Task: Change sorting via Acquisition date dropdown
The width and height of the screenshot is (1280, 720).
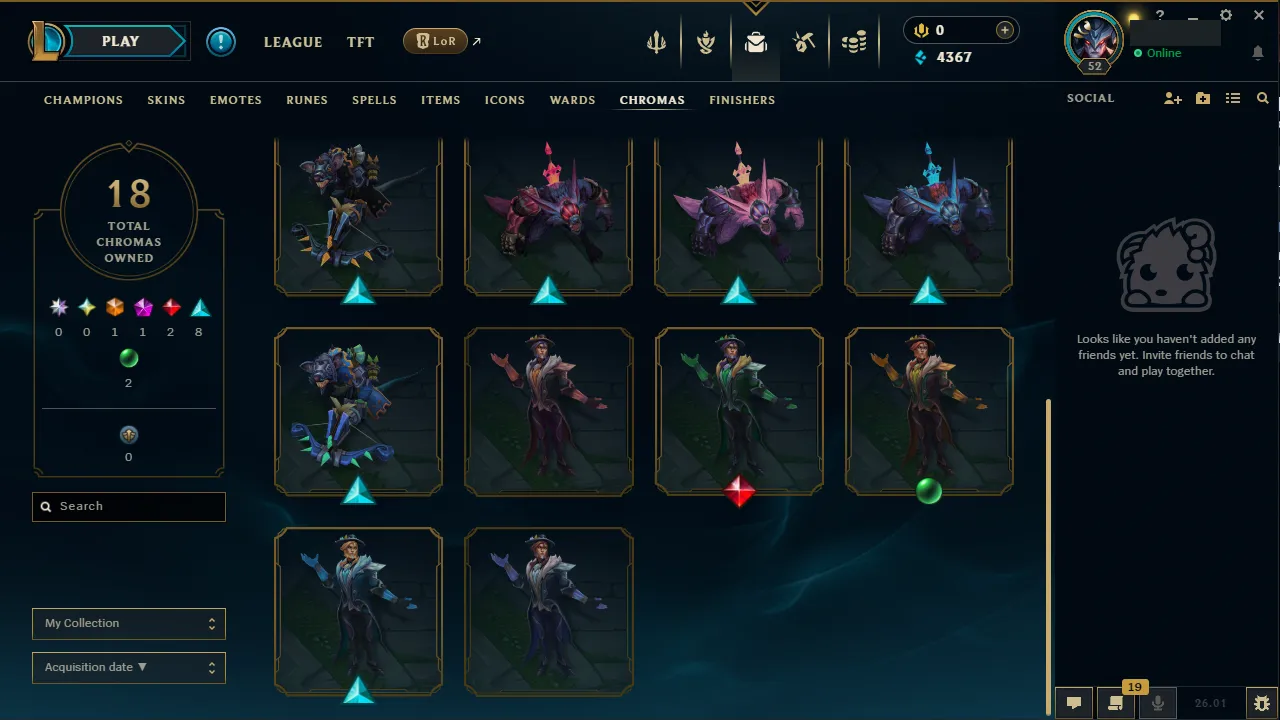Action: point(128,667)
